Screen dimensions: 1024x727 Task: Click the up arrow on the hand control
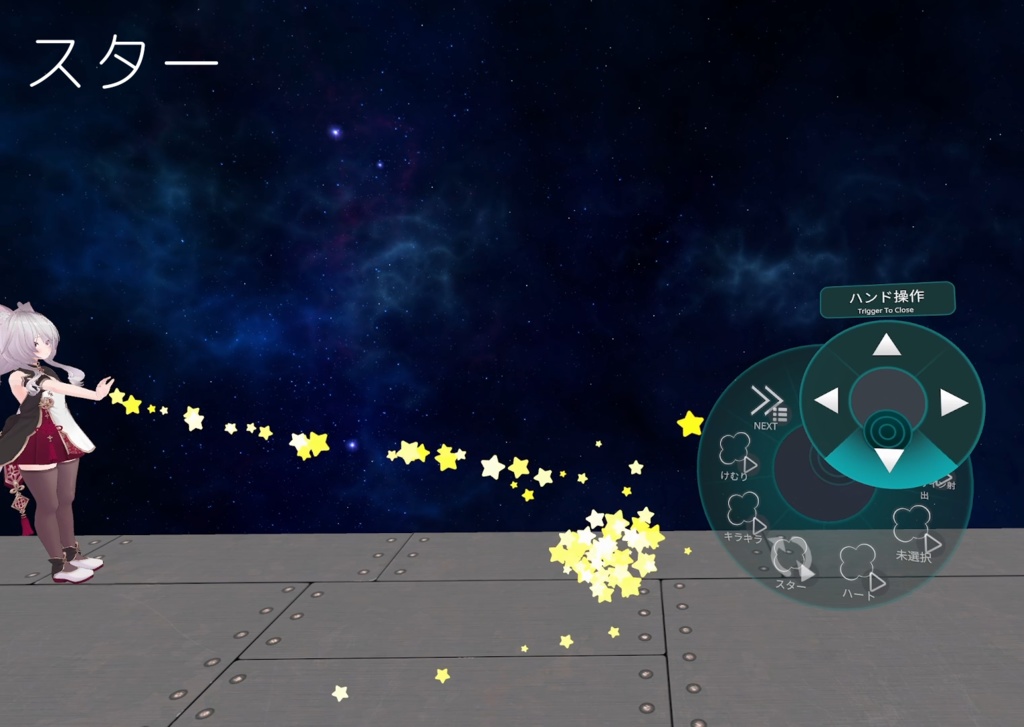(887, 346)
